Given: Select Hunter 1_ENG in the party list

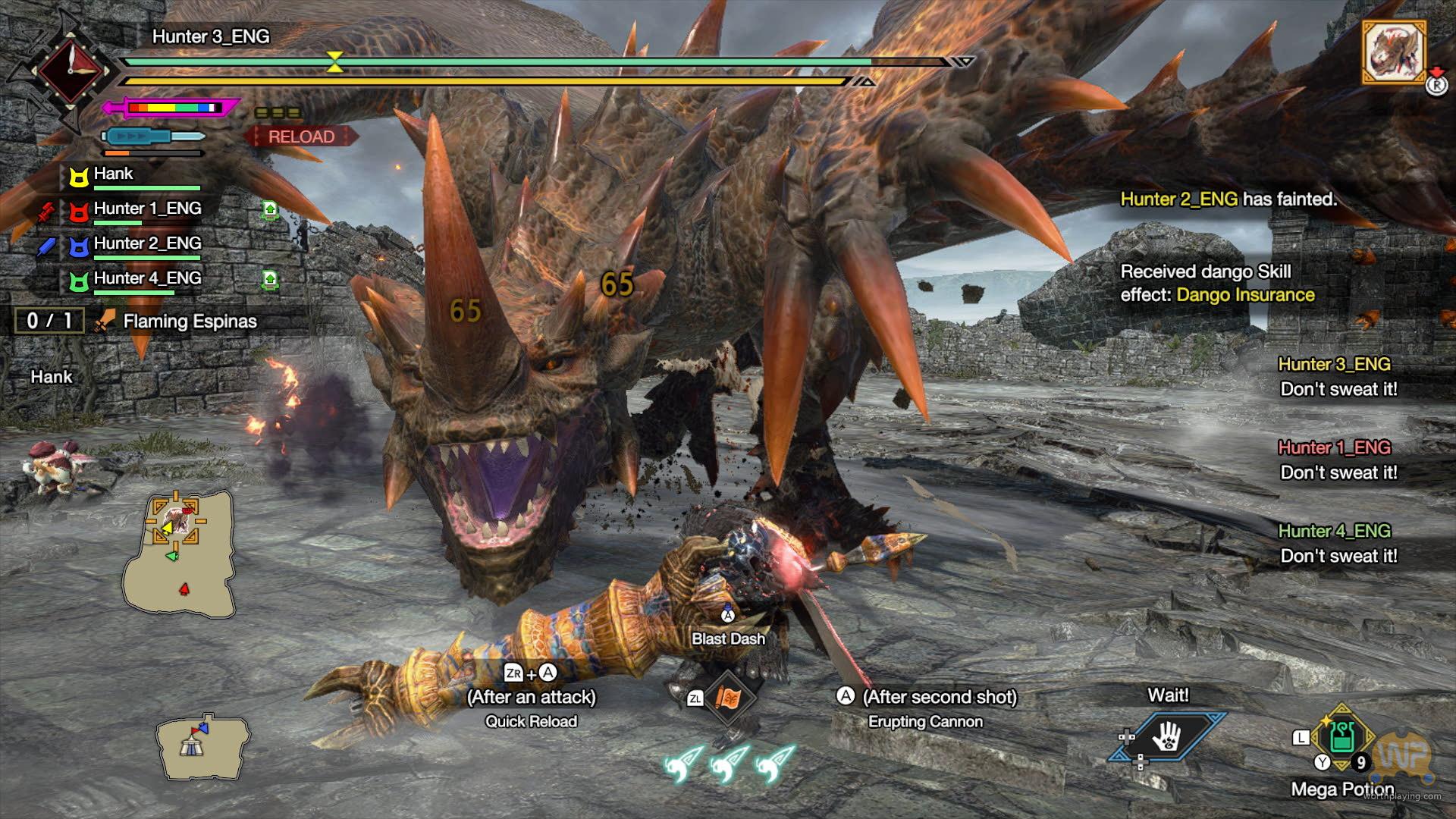Looking at the screenshot, I should coord(147,209).
